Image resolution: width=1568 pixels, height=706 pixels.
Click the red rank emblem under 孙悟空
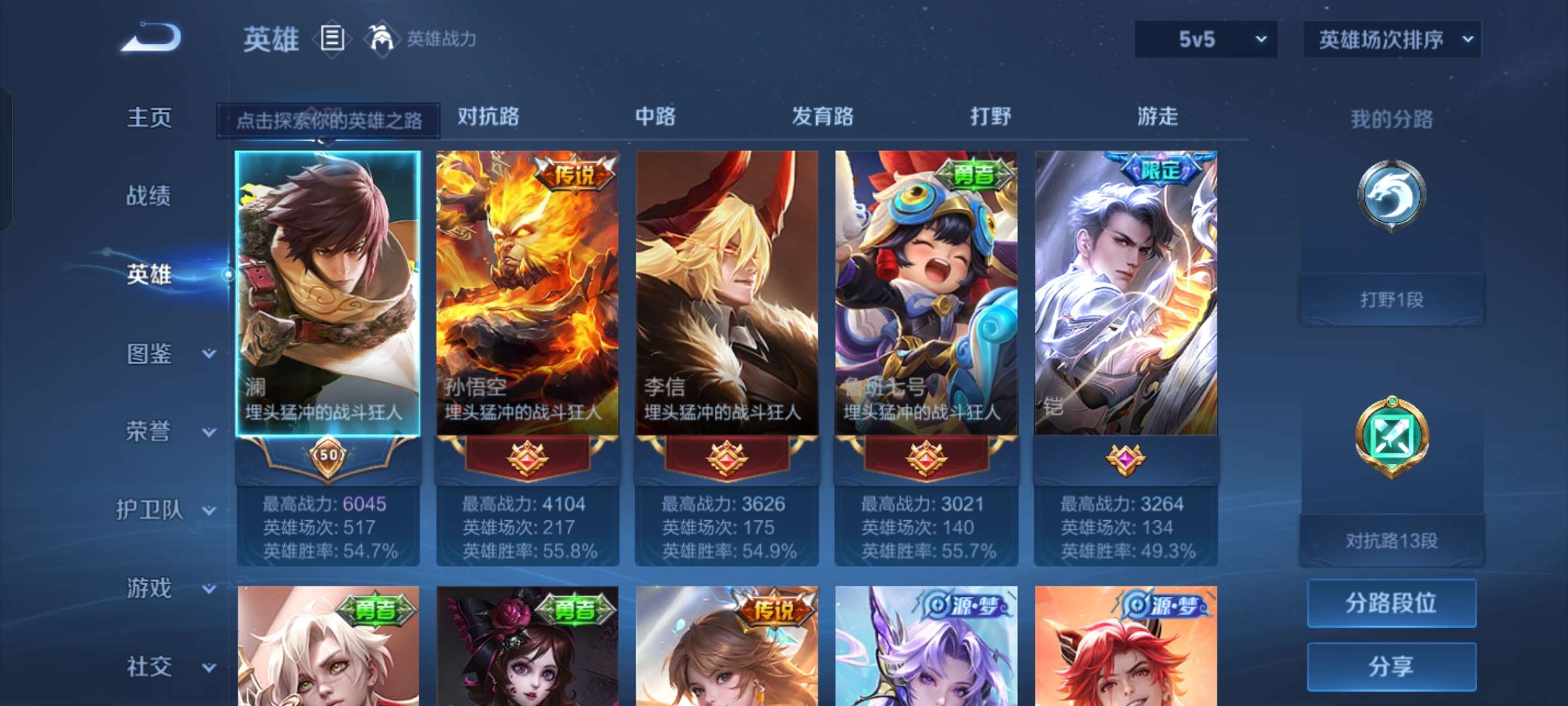click(527, 458)
